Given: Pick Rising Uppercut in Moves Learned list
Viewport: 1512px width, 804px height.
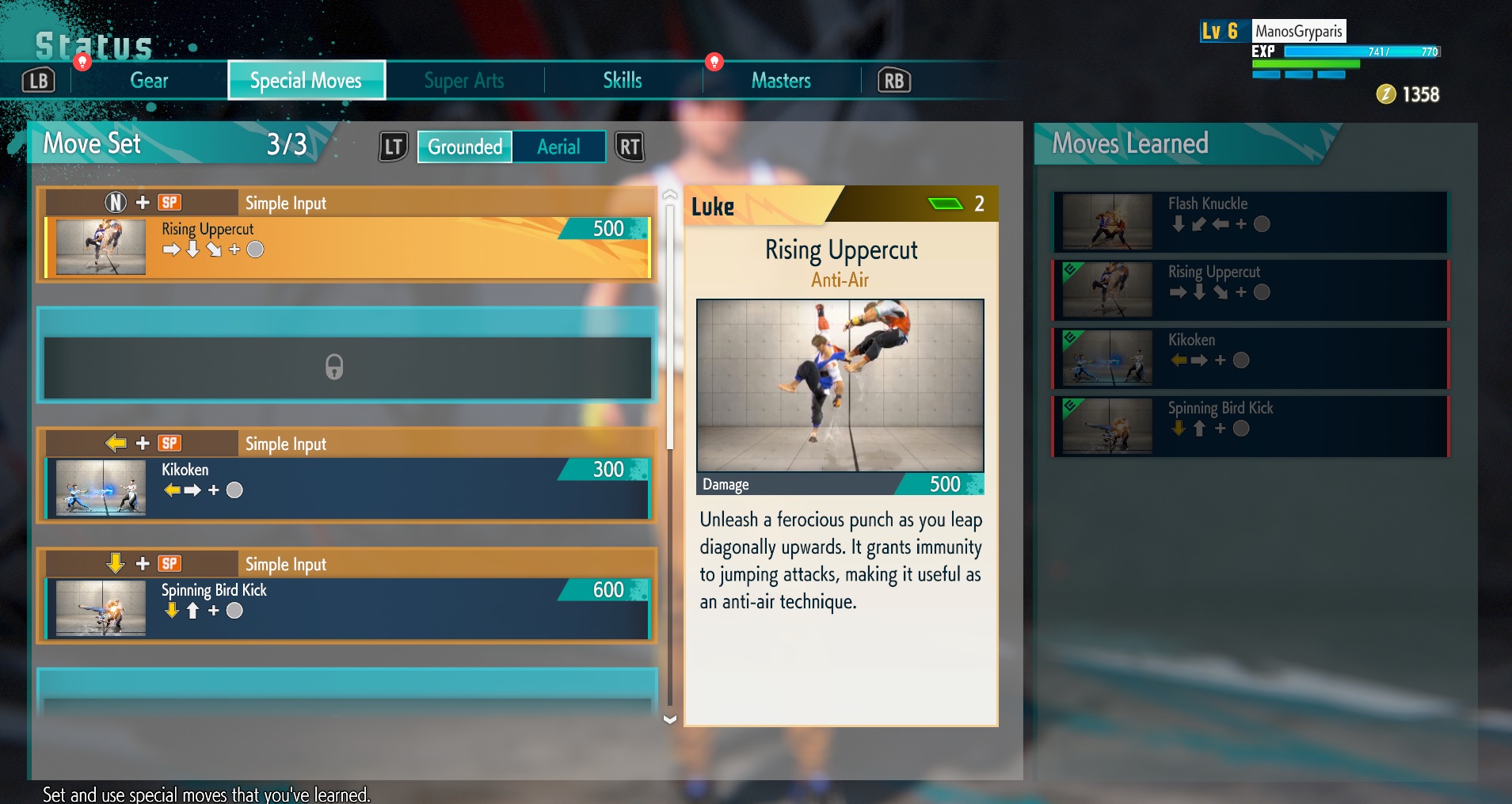Looking at the screenshot, I should coord(1250,290).
